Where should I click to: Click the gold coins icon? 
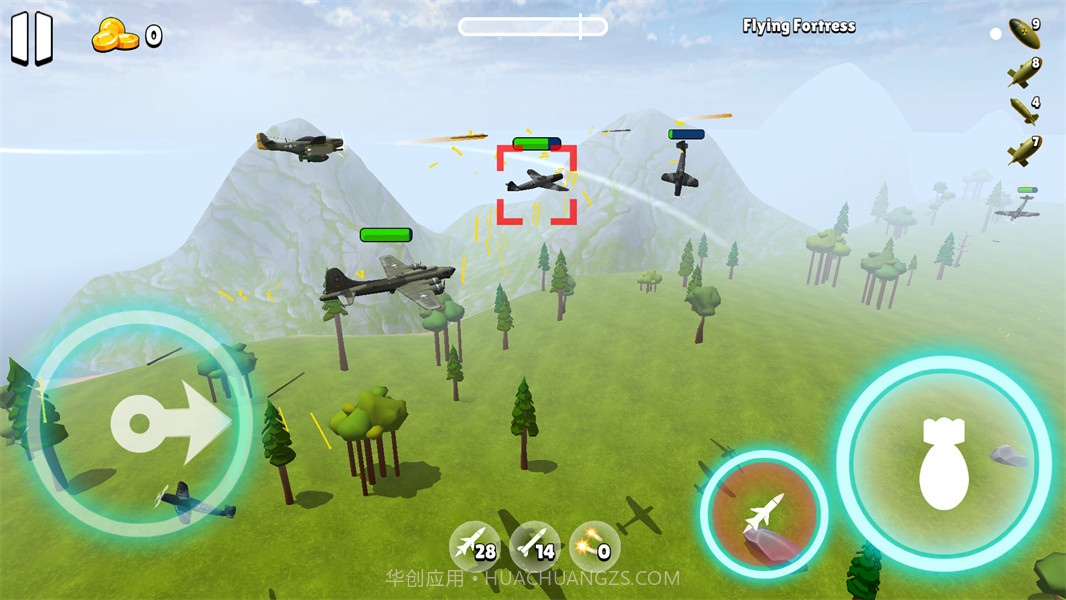pos(115,37)
